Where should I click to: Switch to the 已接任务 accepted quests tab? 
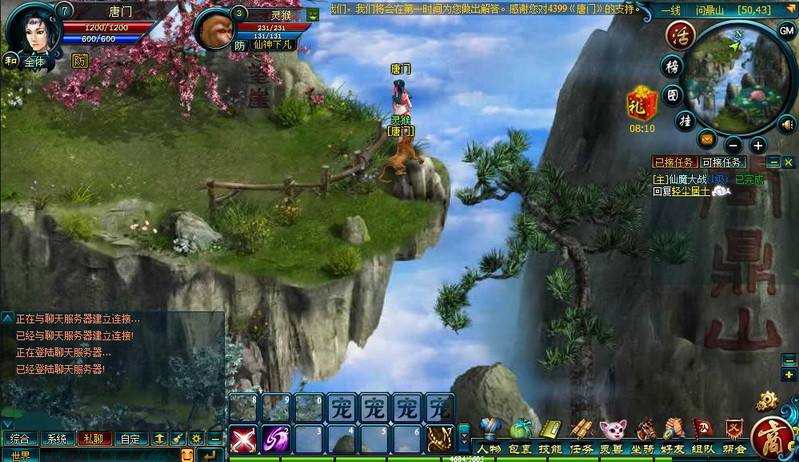[x=674, y=162]
